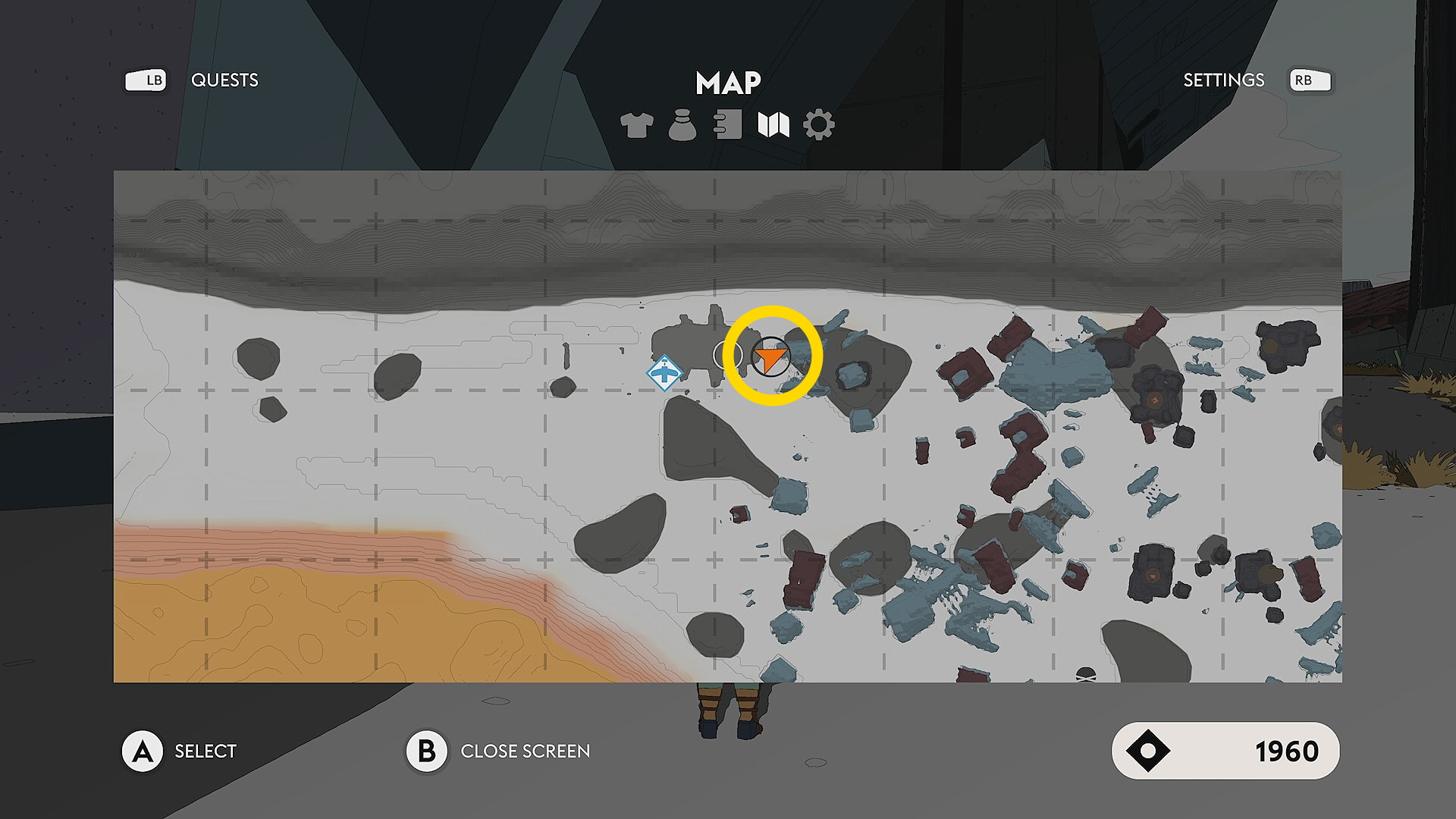Viewport: 1456px width, 819px height.
Task: Open the journal notebook tab
Action: [727, 125]
